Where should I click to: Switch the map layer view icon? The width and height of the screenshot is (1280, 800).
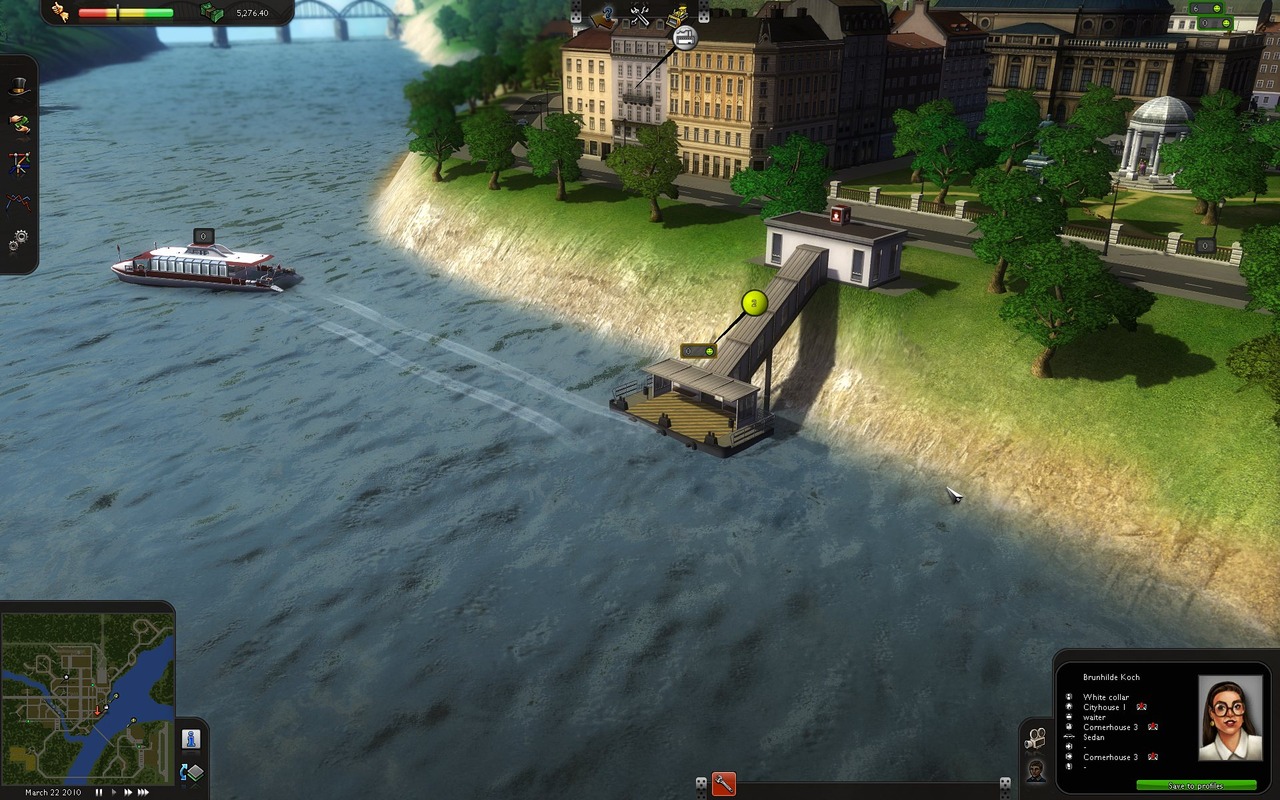coord(191,772)
